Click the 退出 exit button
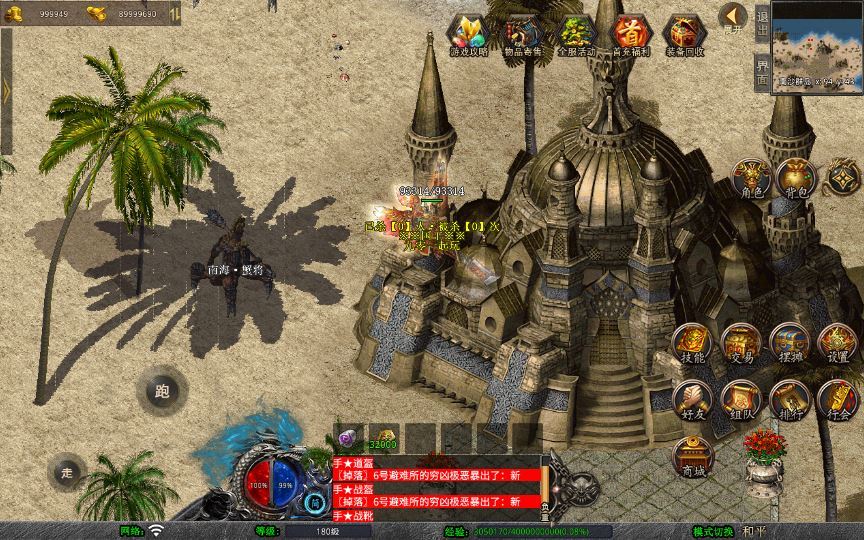This screenshot has height=540, width=864. 762,20
